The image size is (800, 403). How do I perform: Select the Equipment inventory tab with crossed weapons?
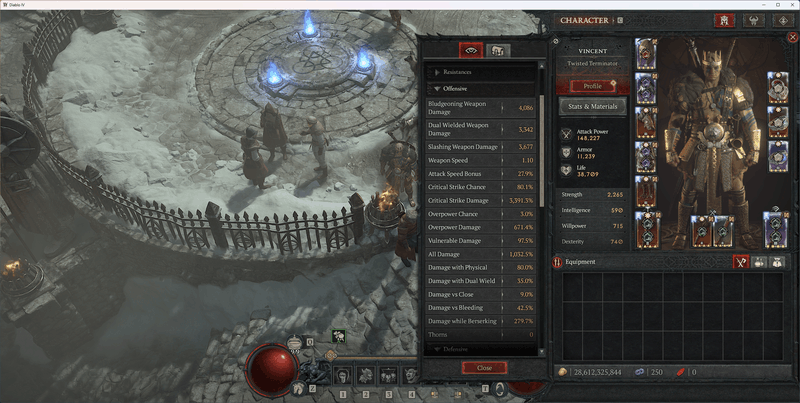coord(742,262)
